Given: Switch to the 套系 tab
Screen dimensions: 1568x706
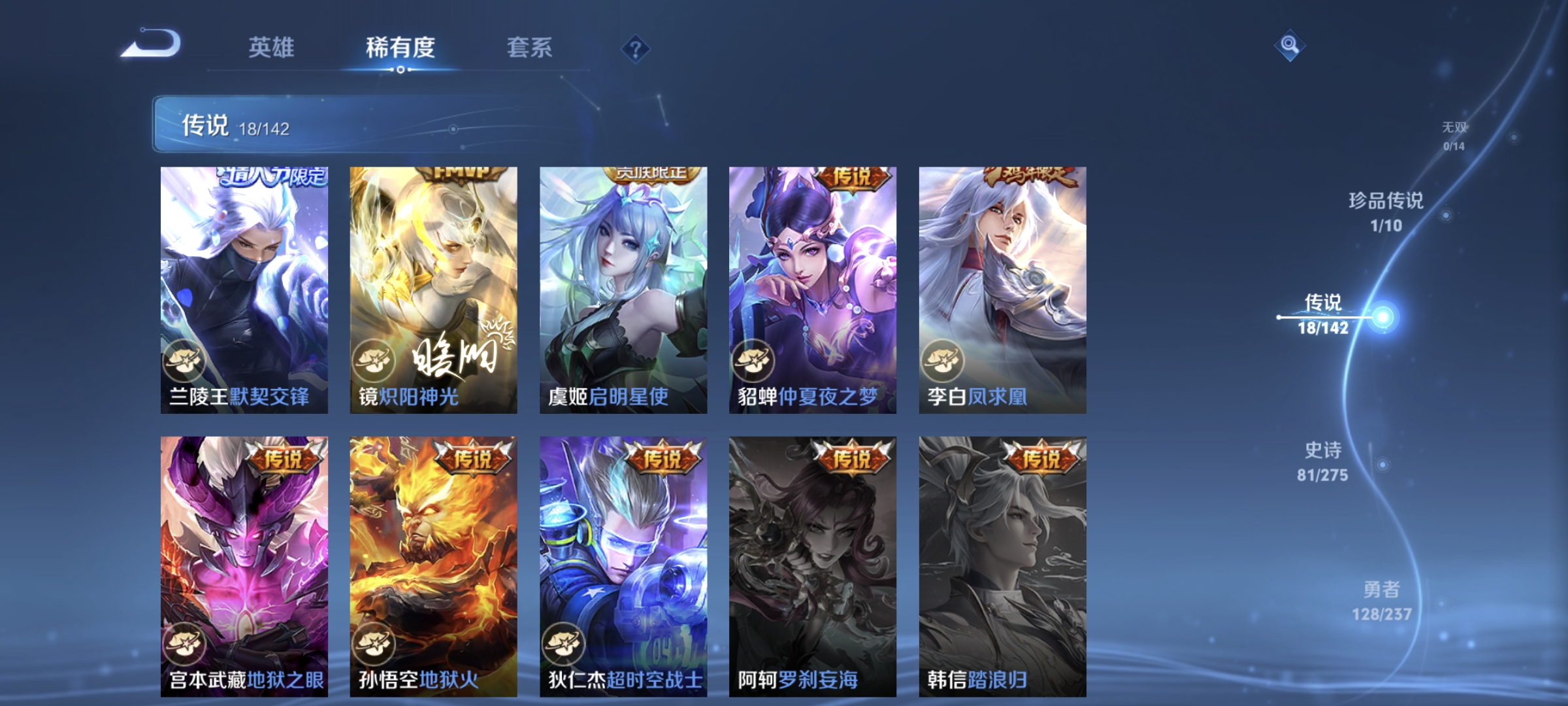Looking at the screenshot, I should click(x=531, y=47).
